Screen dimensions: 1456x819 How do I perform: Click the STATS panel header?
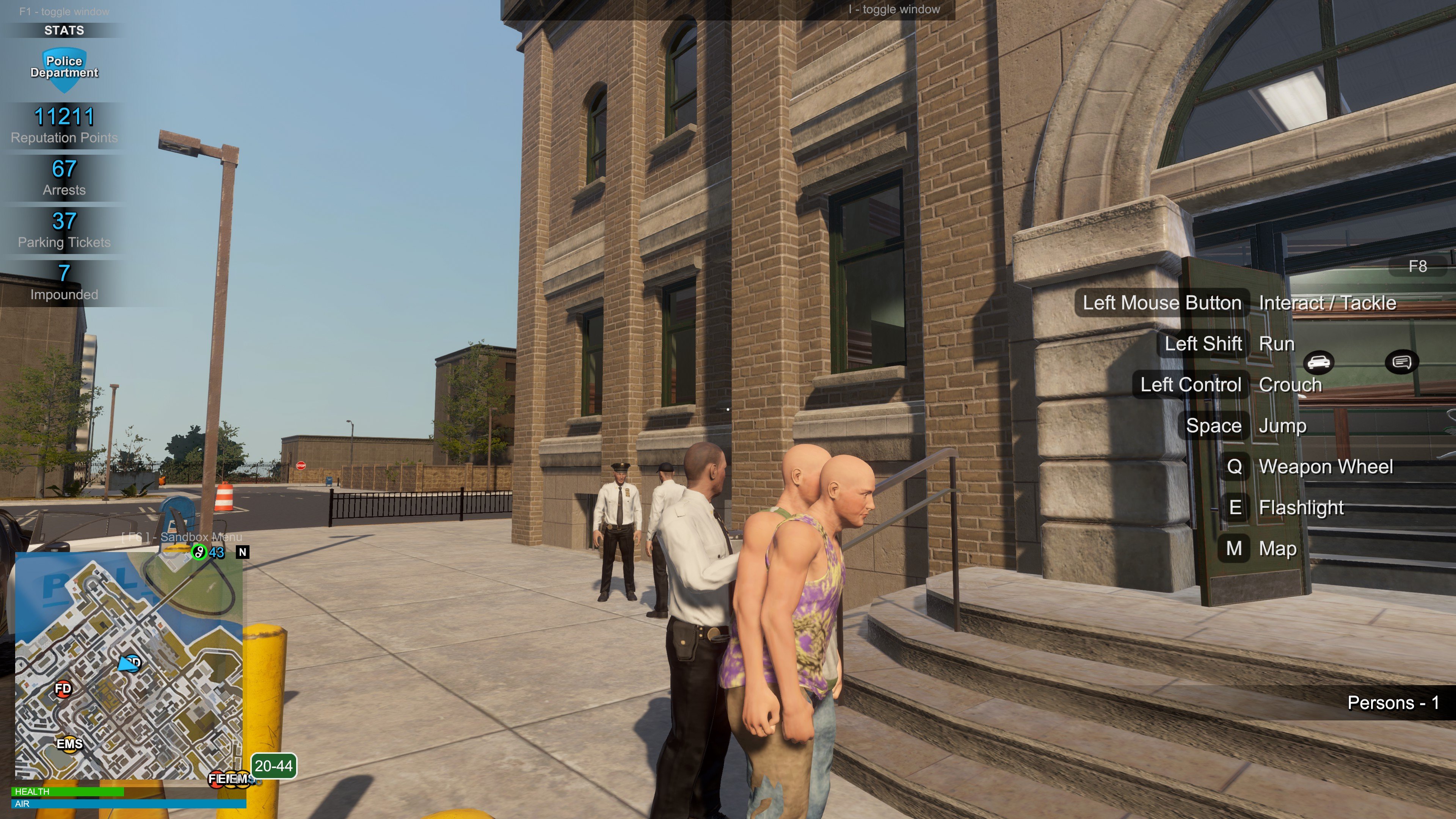64,30
